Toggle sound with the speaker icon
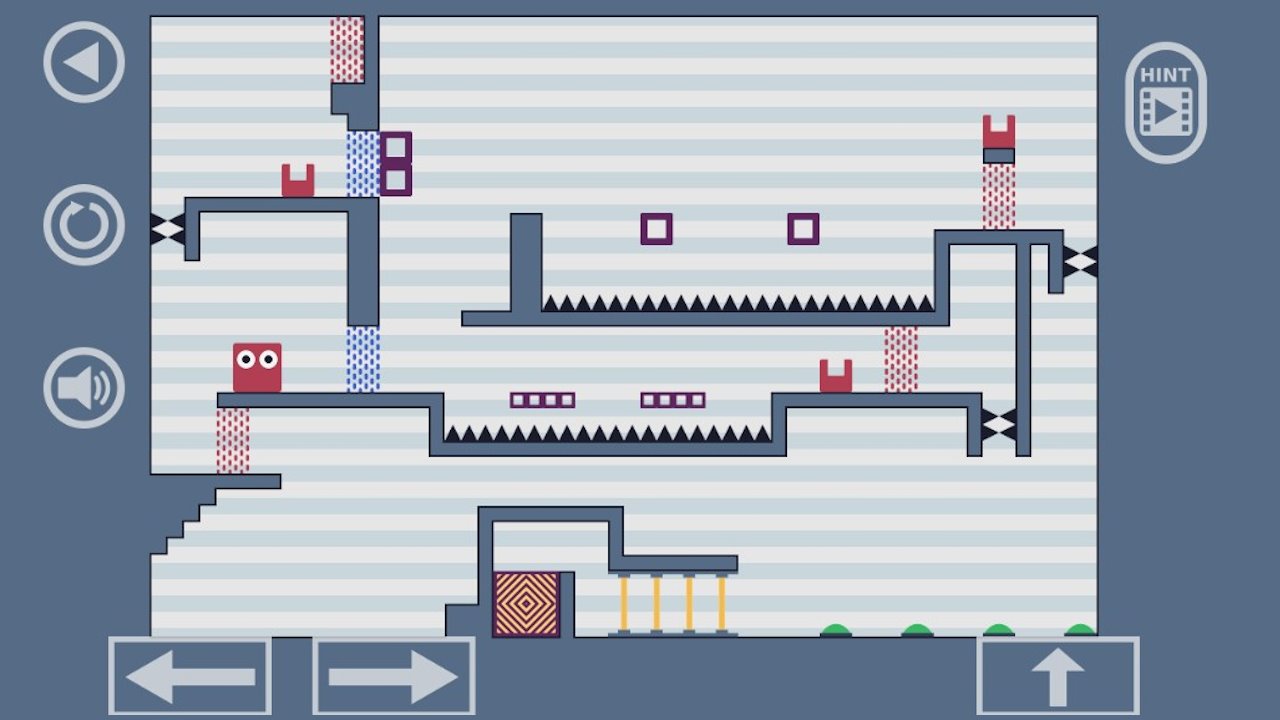 tap(84, 388)
